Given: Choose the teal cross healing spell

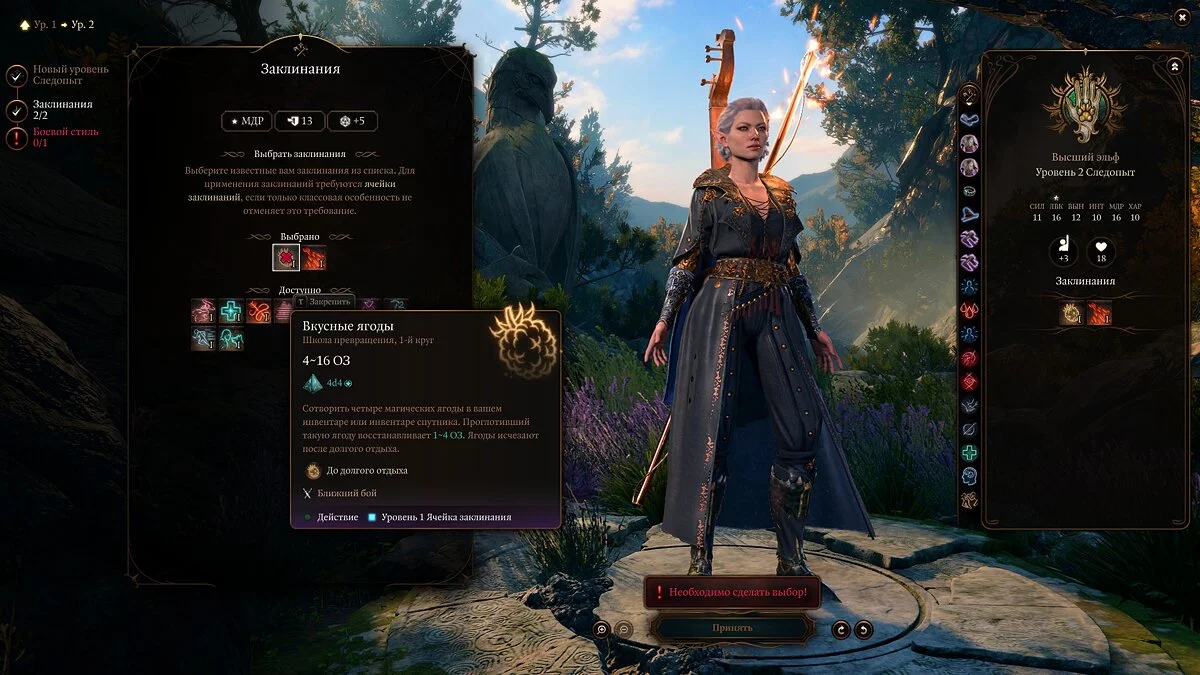Looking at the screenshot, I should coord(232,311).
